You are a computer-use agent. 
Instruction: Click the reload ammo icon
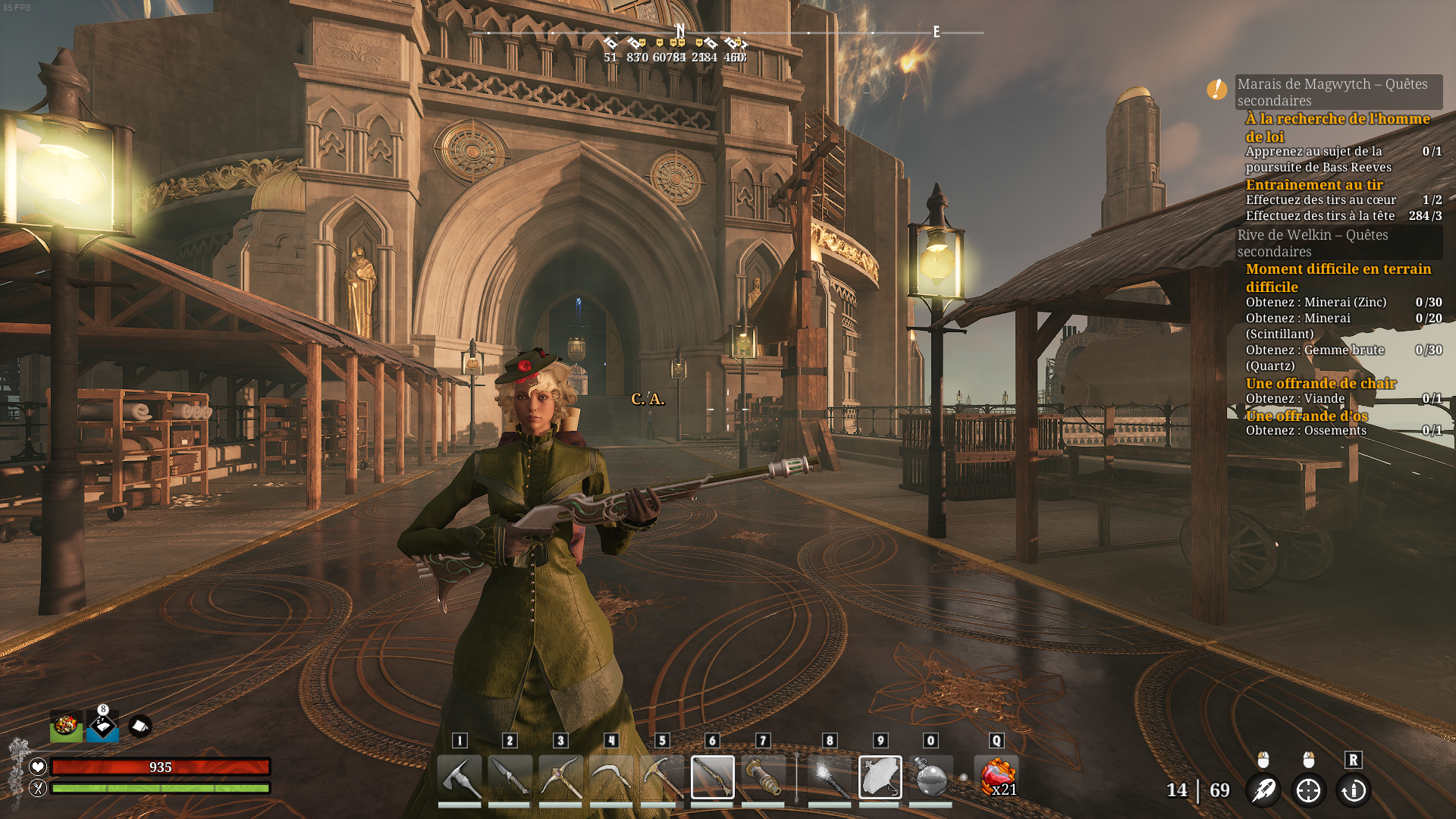(1354, 790)
